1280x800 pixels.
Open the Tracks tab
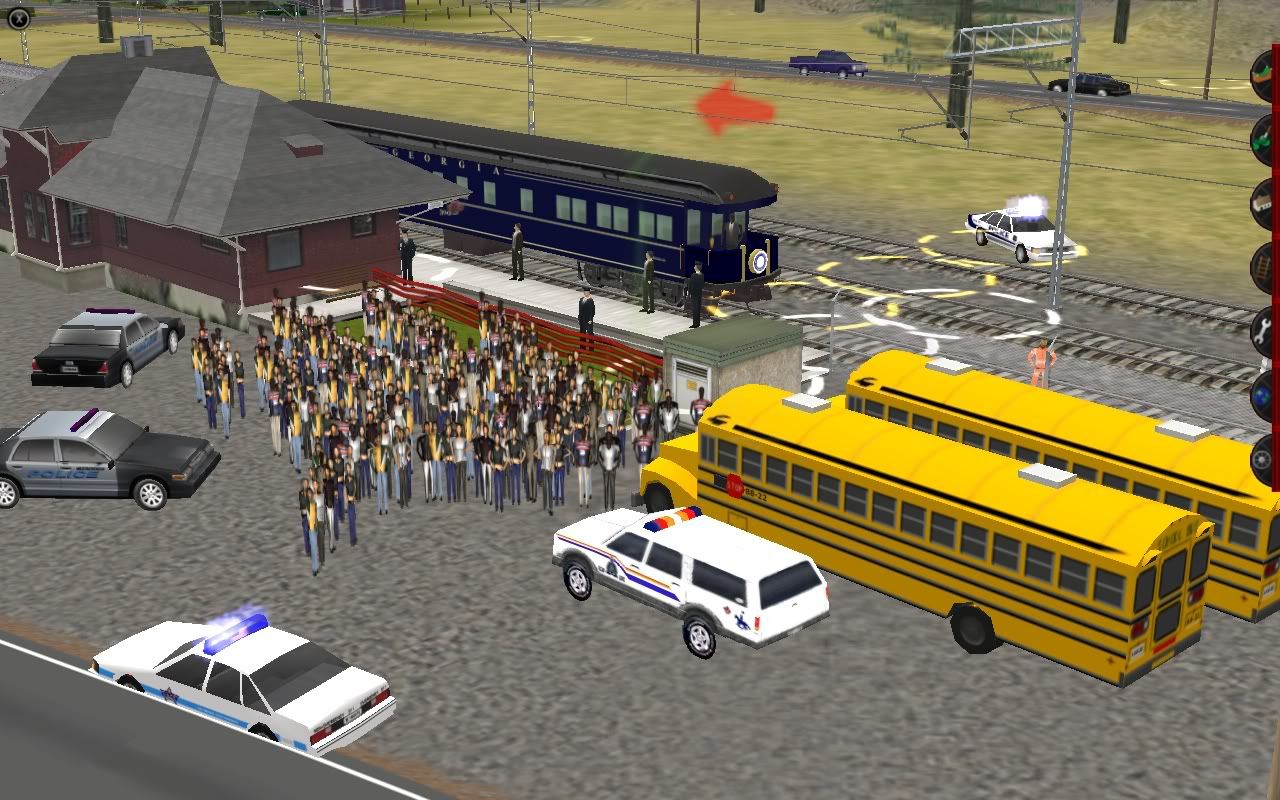1264,267
